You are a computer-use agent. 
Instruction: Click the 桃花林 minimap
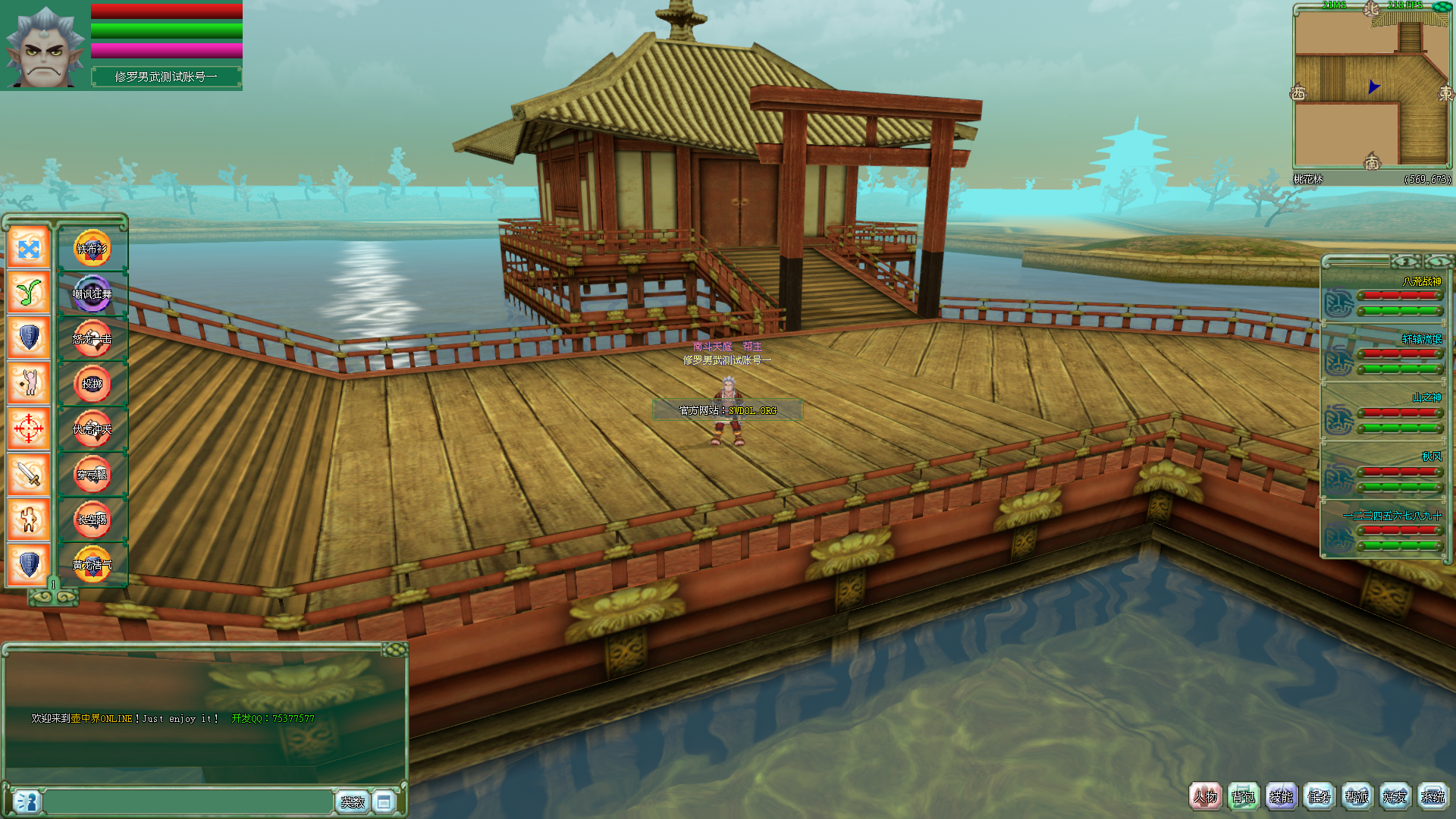click(1371, 87)
